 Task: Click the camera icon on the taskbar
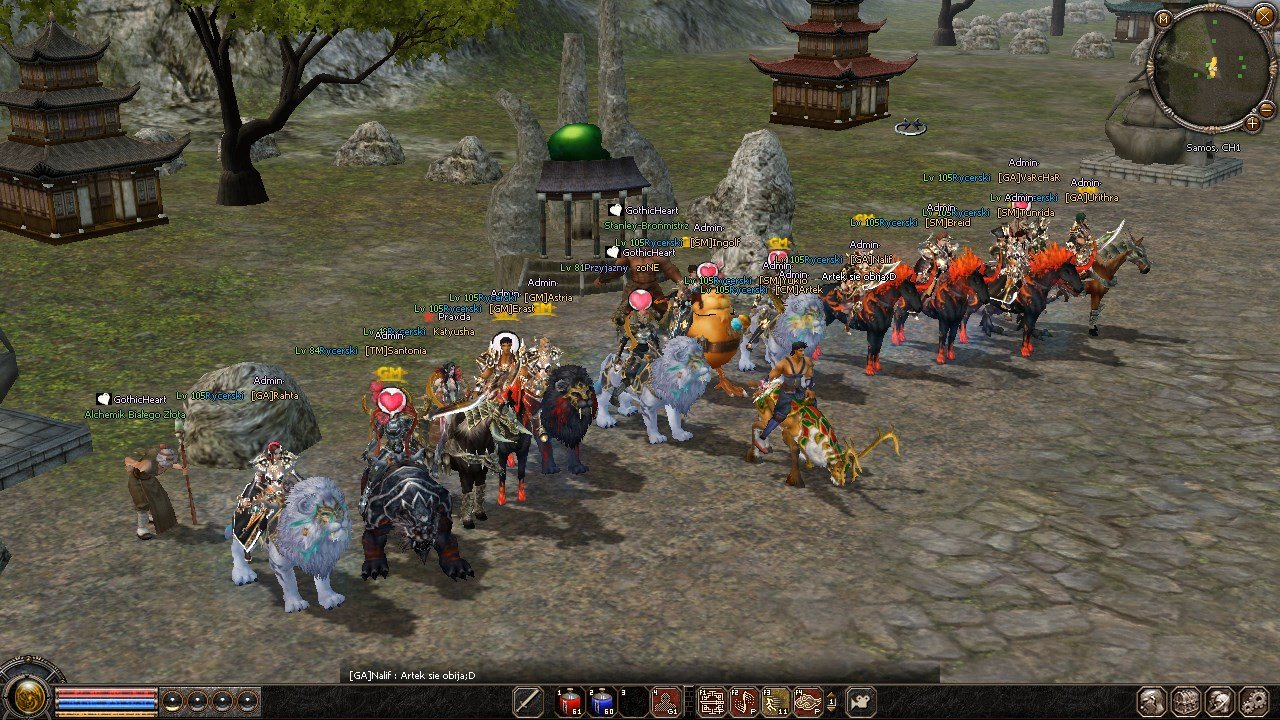point(861,701)
